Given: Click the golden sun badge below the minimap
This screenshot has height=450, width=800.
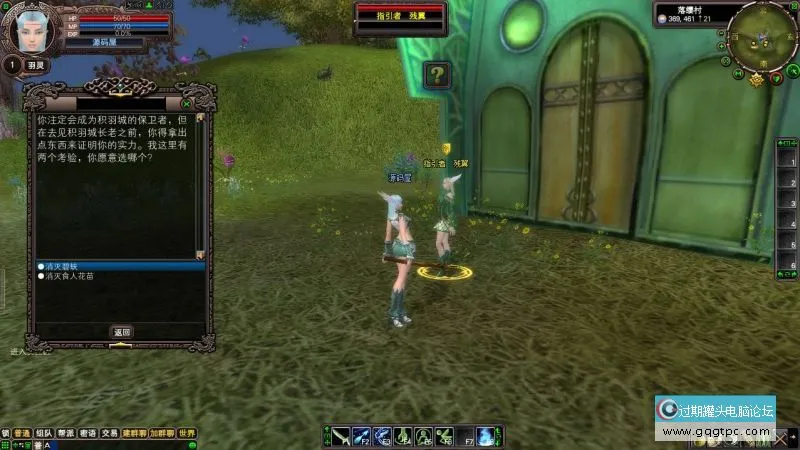Looking at the screenshot, I should pos(757,79).
